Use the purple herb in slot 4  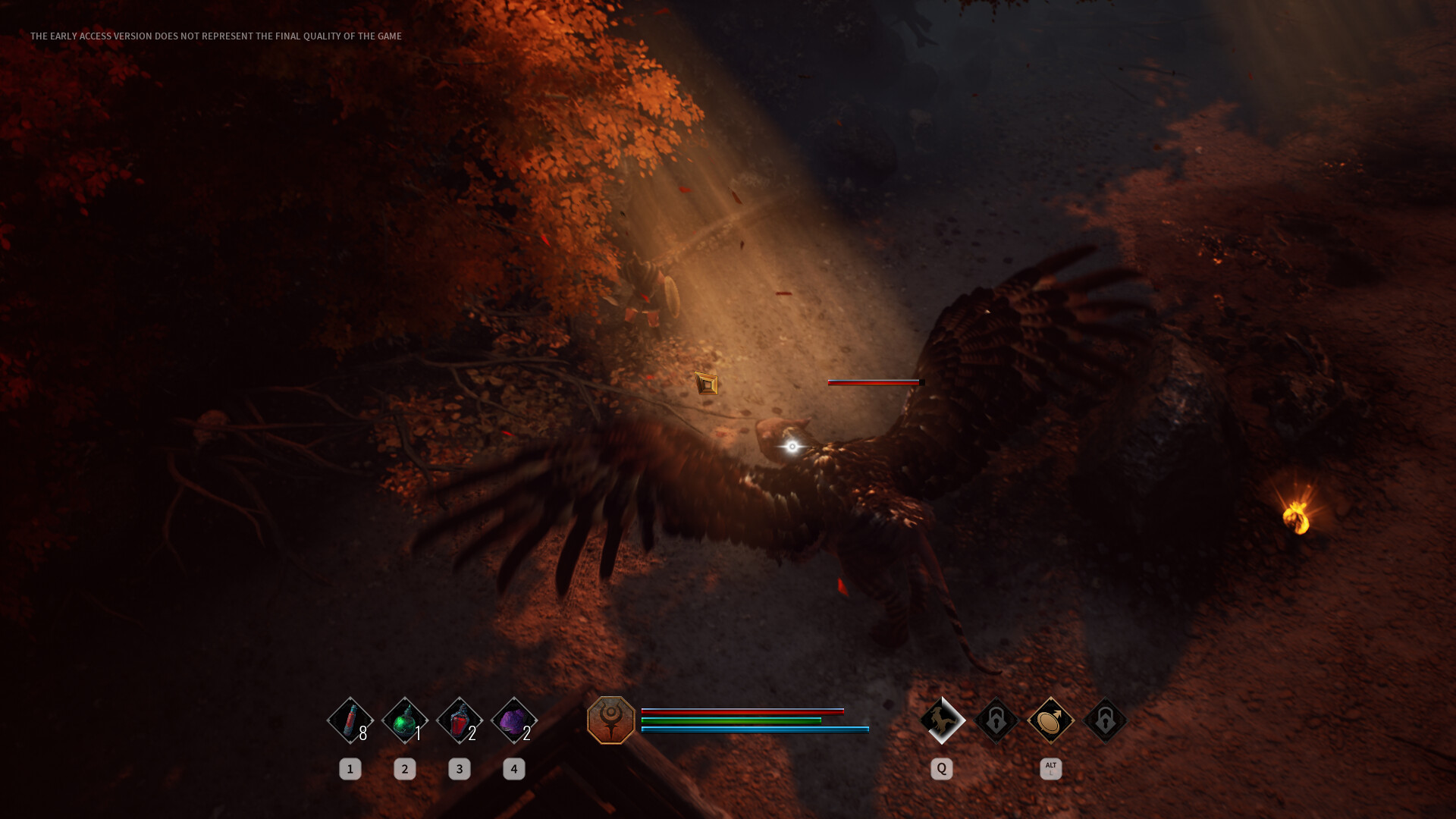[x=514, y=721]
